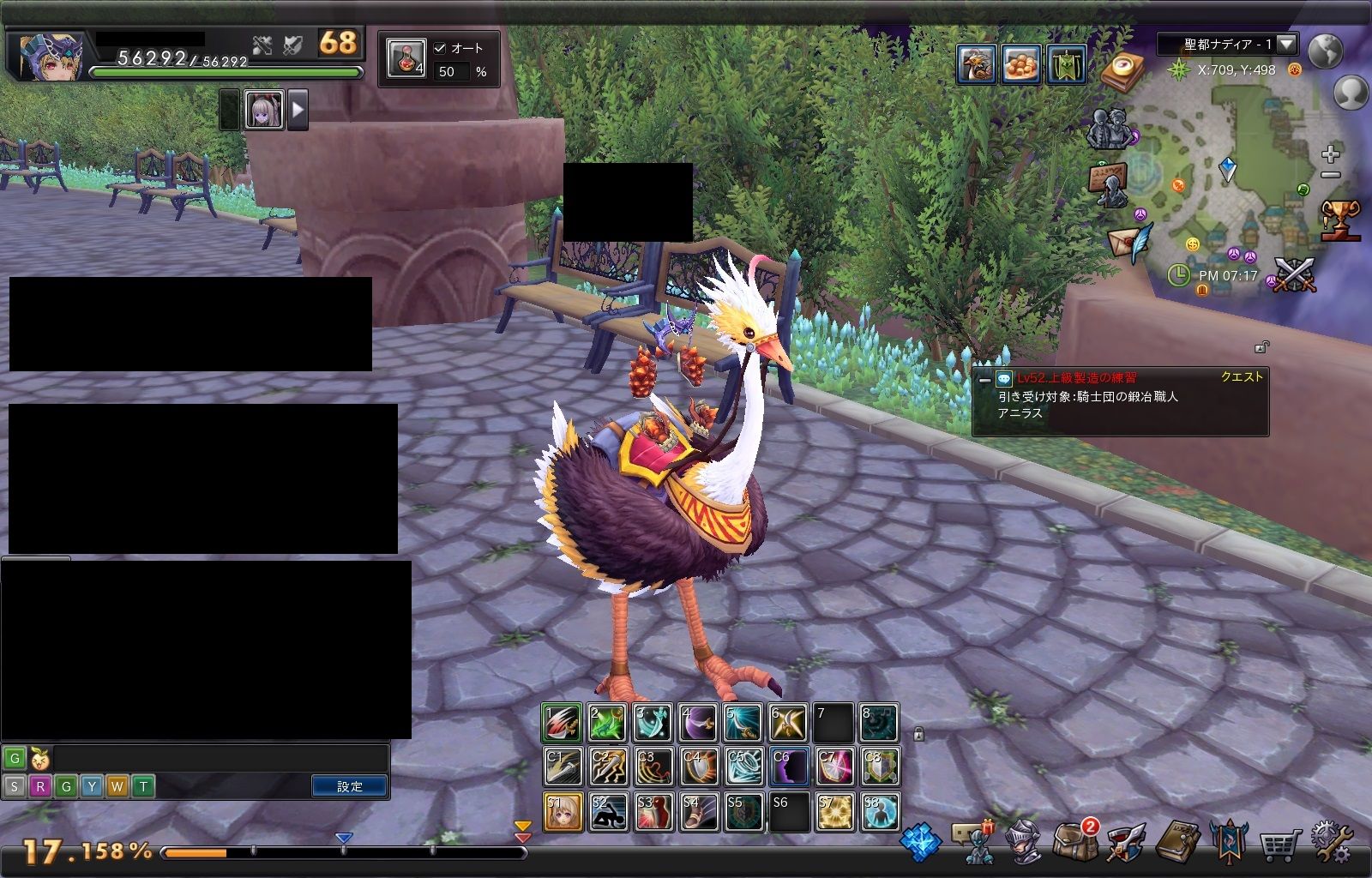Zoom in the minimap with the plus button
This screenshot has height=878, width=1372.
[1330, 154]
